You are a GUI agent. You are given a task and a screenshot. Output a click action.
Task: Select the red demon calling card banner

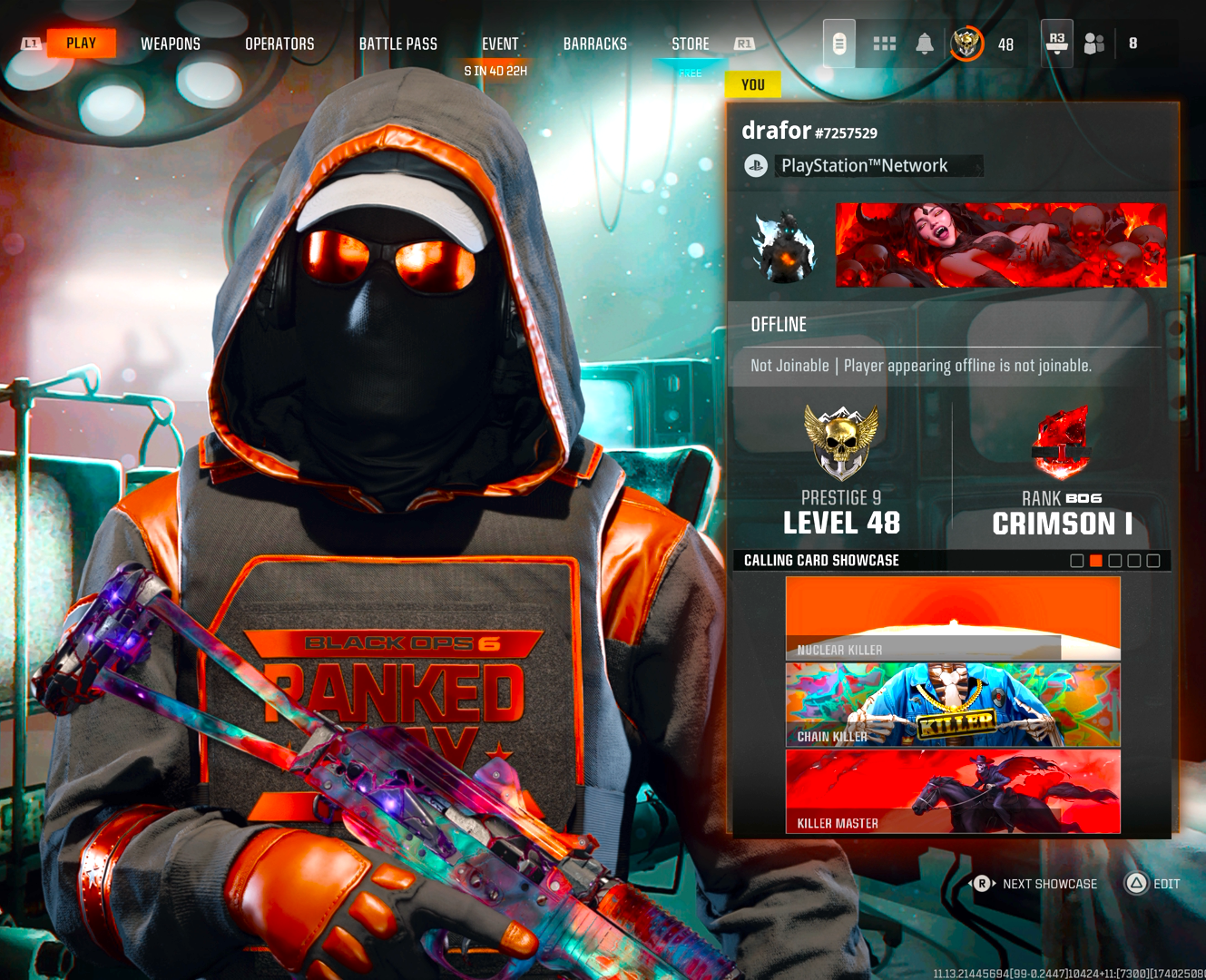point(1001,245)
